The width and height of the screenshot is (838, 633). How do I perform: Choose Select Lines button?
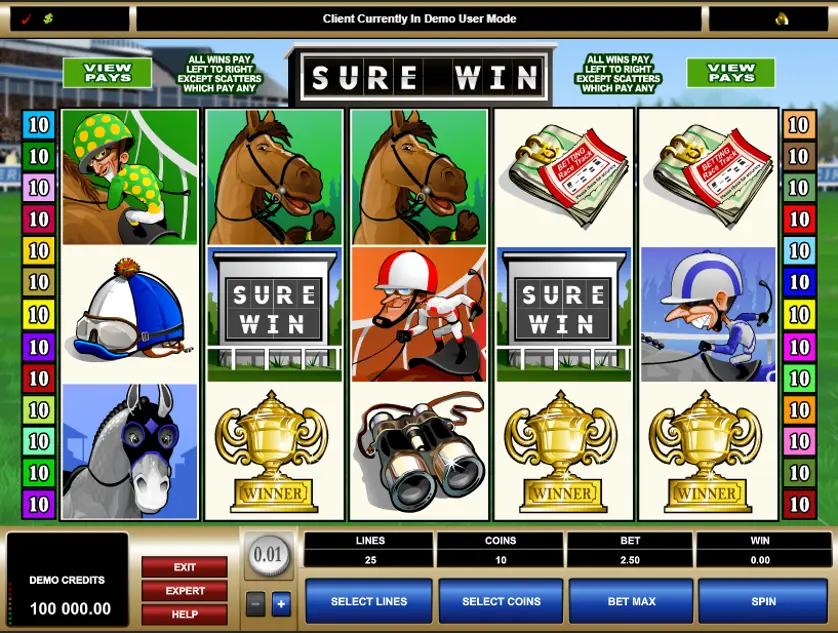tap(368, 601)
